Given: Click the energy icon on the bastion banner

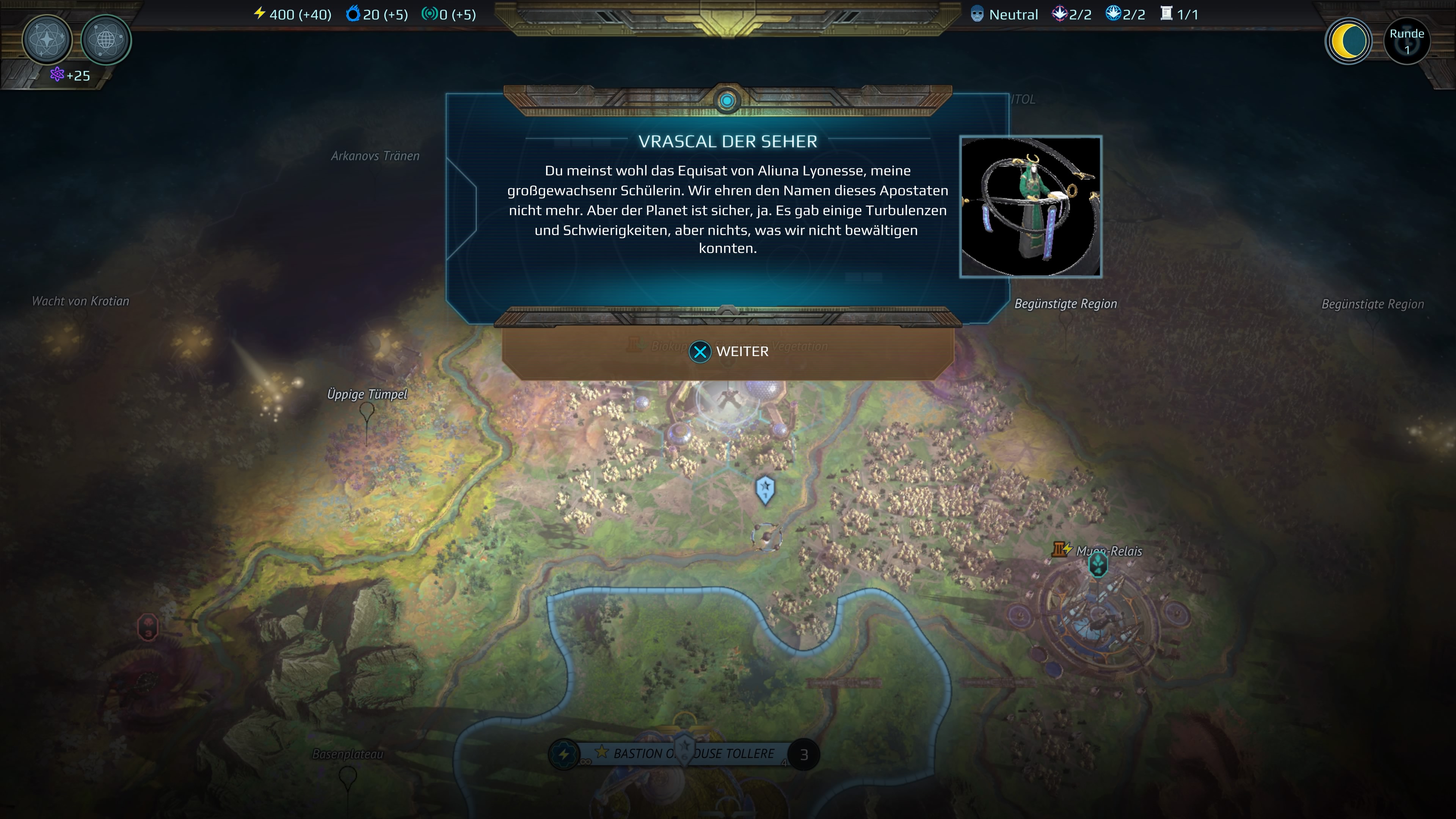Looking at the screenshot, I should [x=564, y=753].
